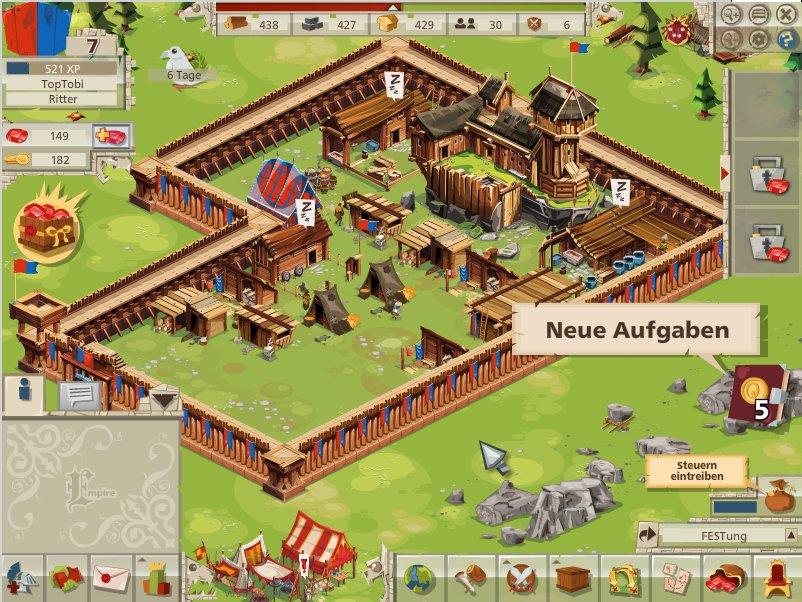This screenshot has height=602, width=802.
Task: Collapse the panel with the down-arrow button
Action: (x=164, y=400)
